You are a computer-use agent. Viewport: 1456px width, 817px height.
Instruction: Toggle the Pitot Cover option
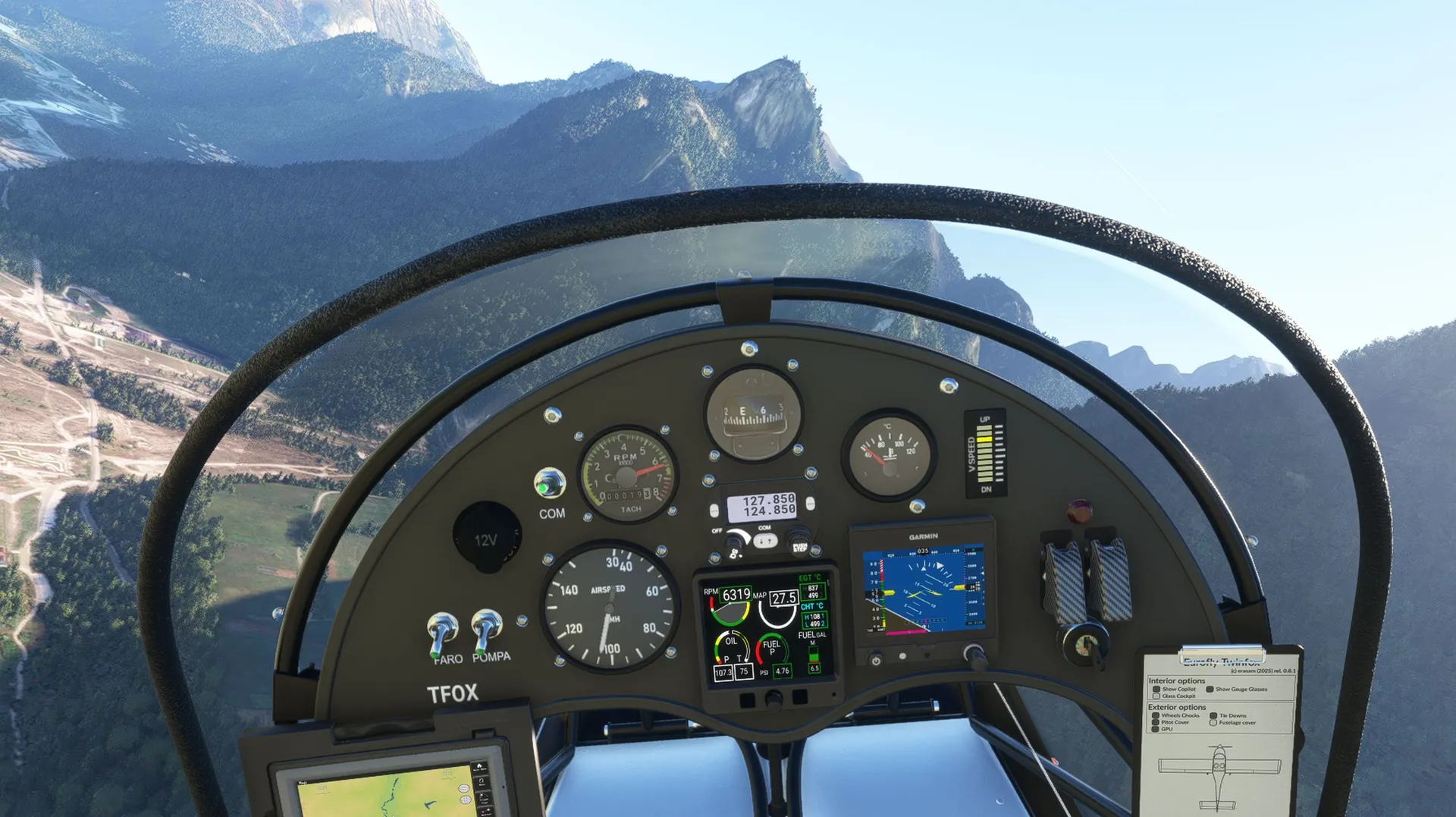1156,722
